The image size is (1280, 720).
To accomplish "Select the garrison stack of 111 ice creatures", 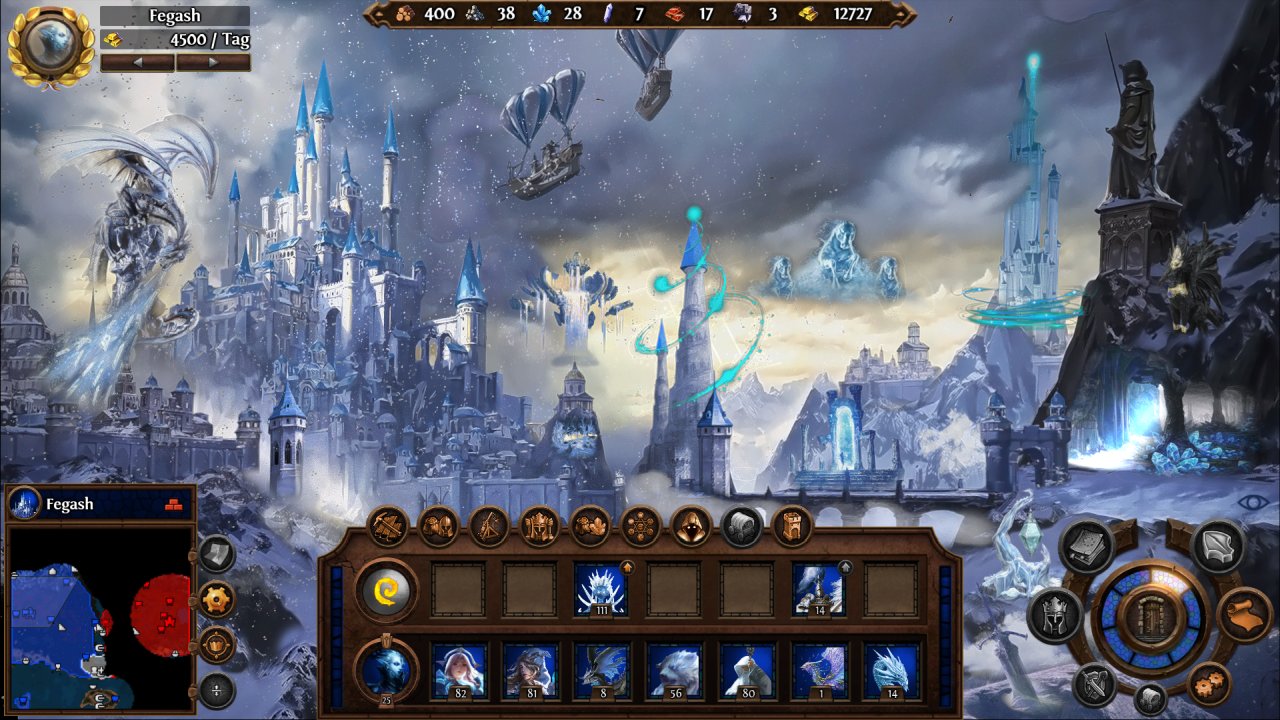I will (601, 589).
